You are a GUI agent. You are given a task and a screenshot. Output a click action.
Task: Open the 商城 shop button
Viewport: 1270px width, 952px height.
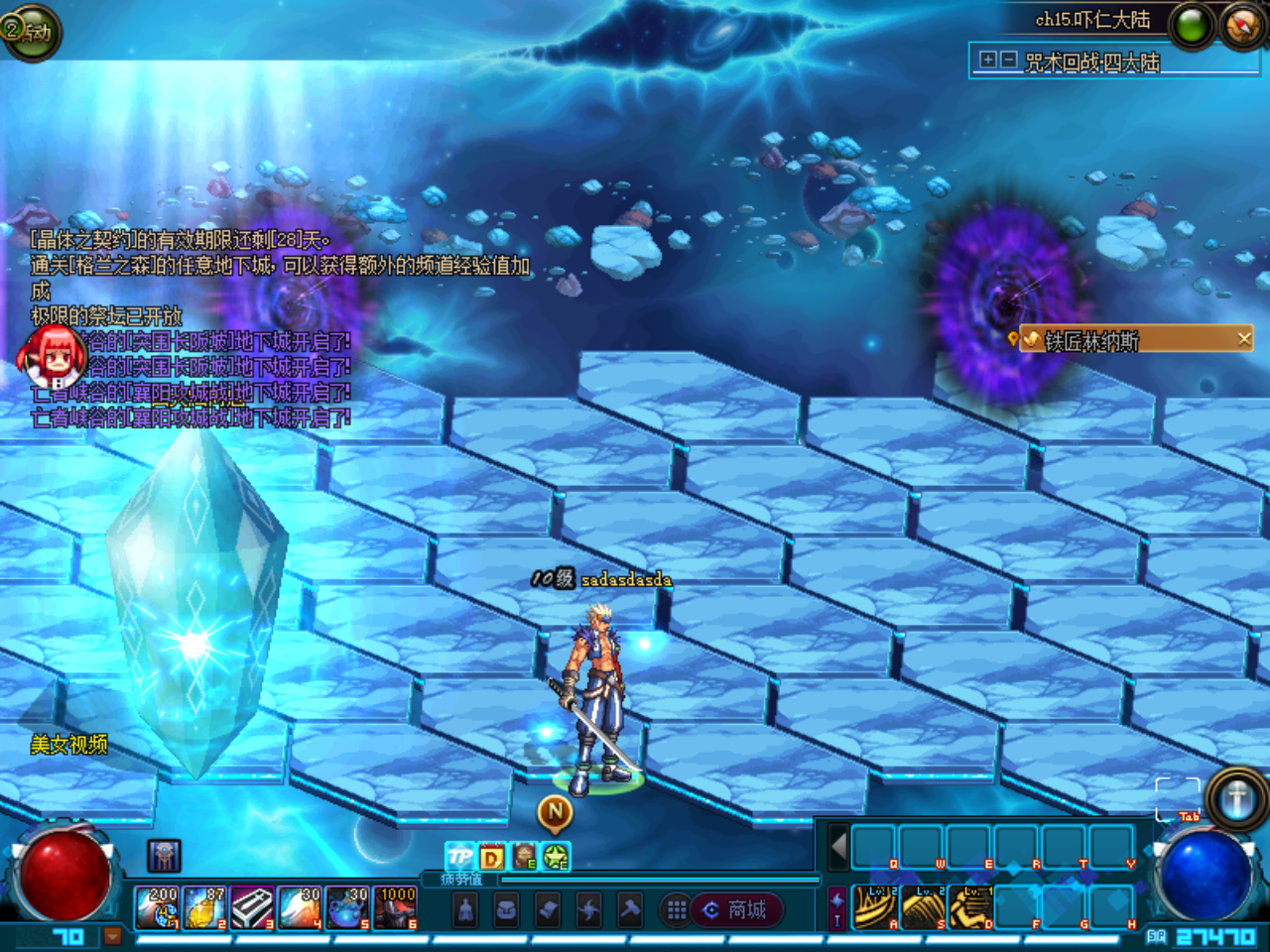click(x=736, y=909)
